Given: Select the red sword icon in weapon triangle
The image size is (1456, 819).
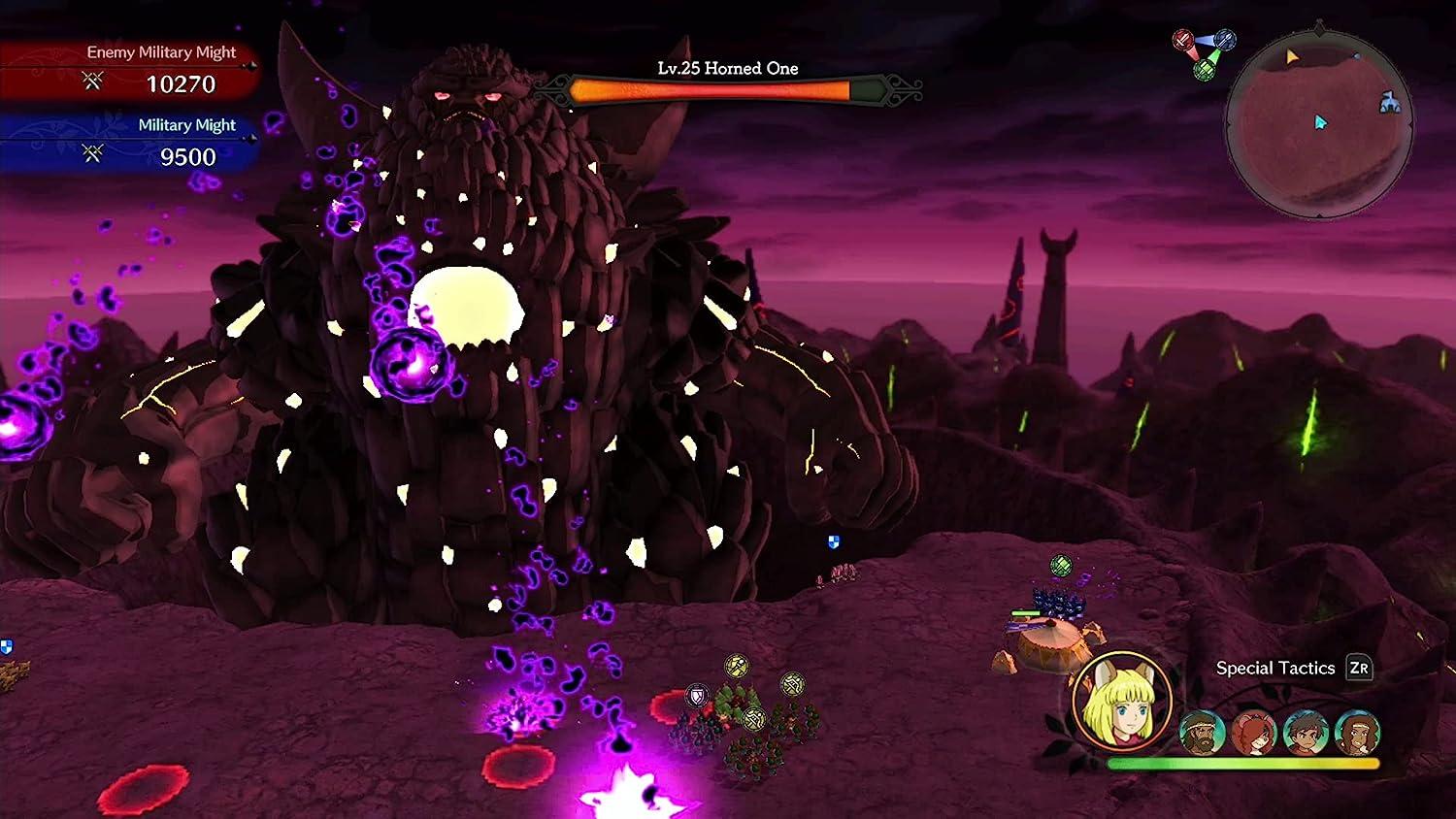Looking at the screenshot, I should pyautogui.click(x=1182, y=41).
